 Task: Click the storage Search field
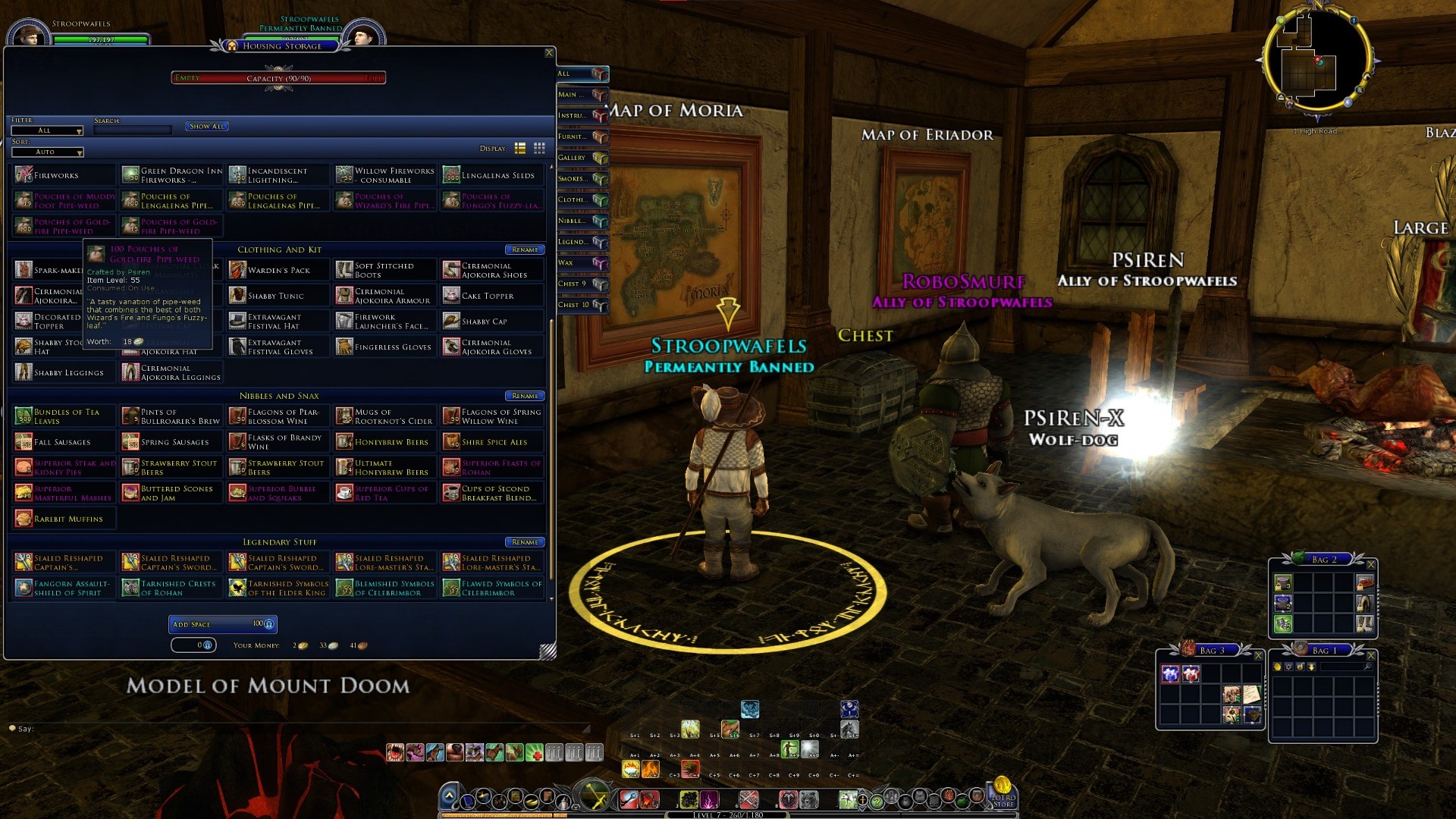tap(133, 130)
